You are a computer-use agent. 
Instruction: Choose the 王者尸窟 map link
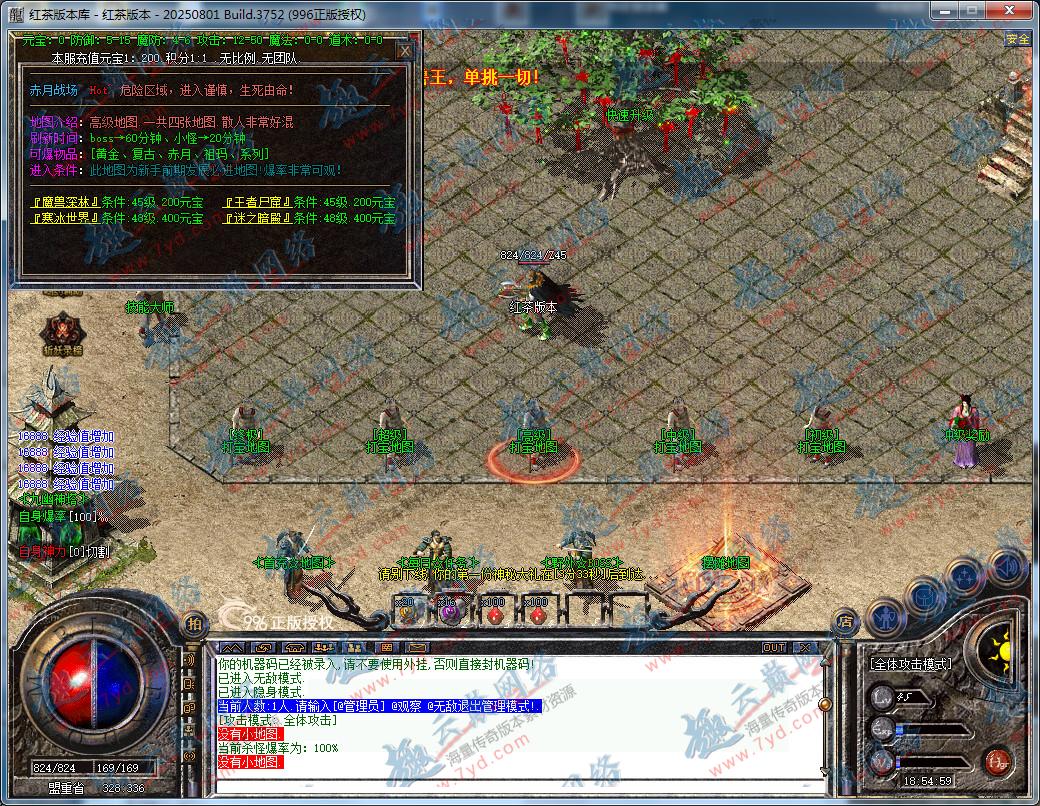[x=257, y=202]
